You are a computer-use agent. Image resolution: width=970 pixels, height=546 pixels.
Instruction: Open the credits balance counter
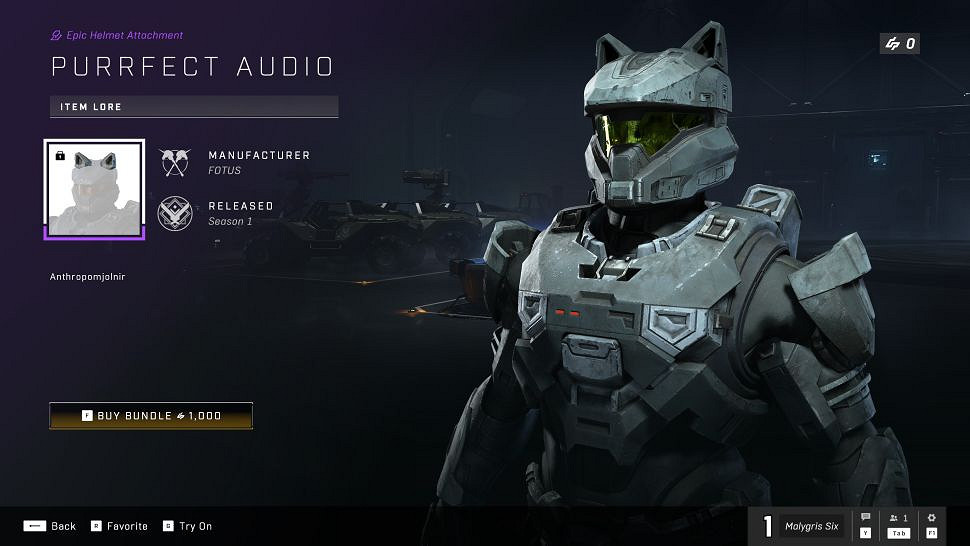tap(898, 44)
